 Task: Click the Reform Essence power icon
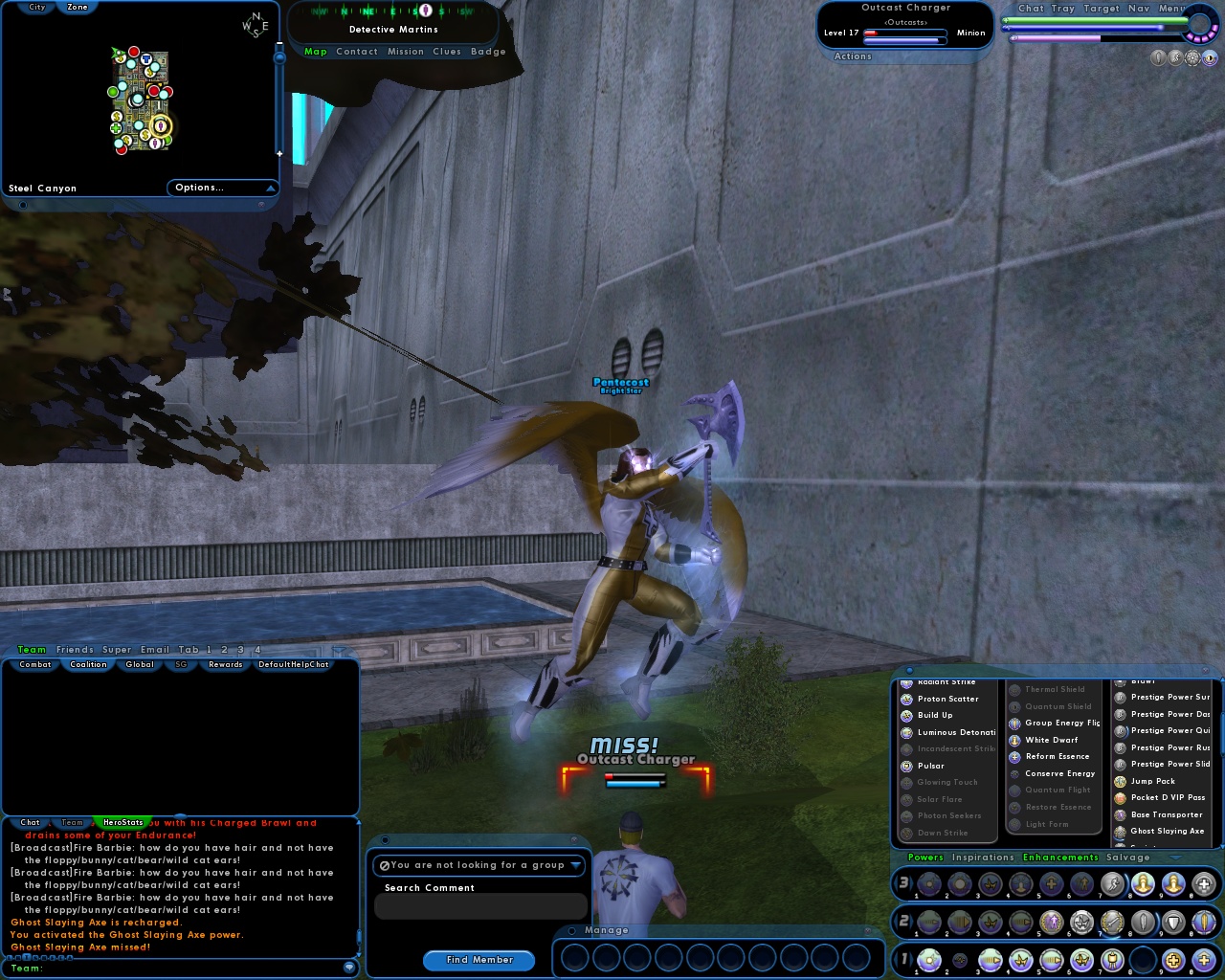coord(1014,756)
